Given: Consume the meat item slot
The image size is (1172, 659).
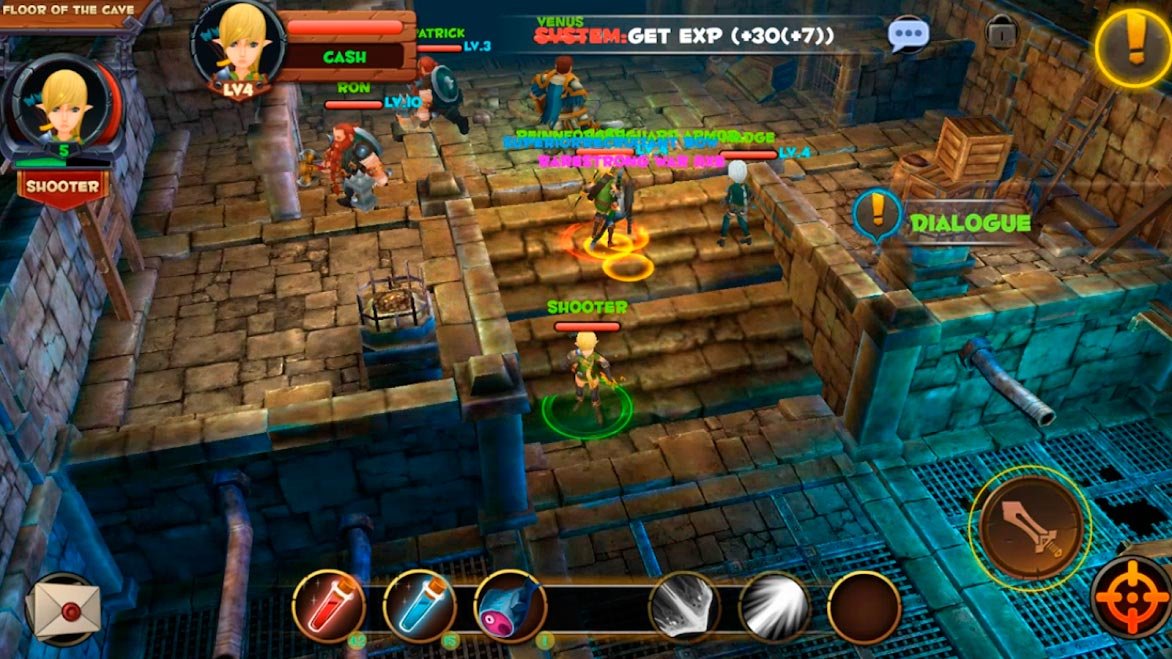Looking at the screenshot, I should point(510,606).
